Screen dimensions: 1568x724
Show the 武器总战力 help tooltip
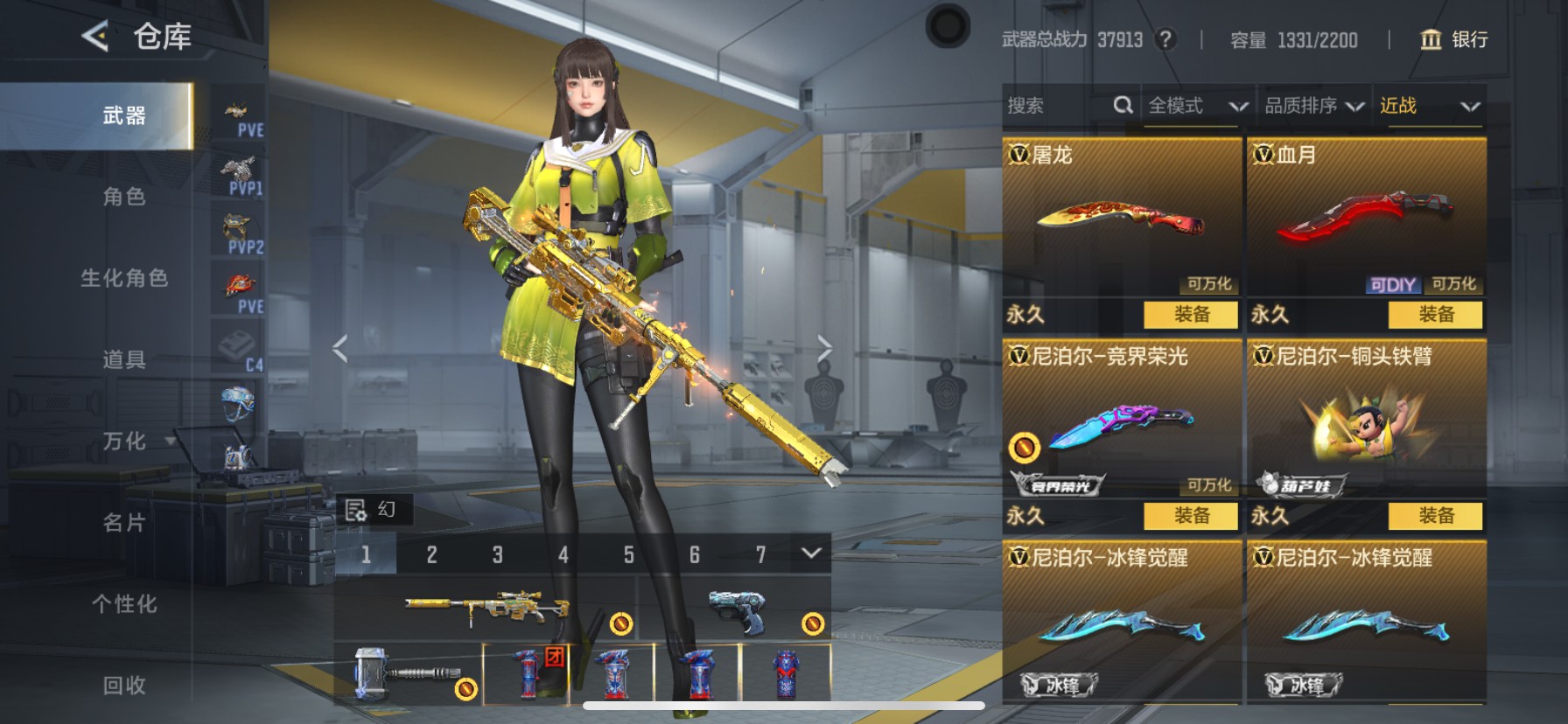1165,39
